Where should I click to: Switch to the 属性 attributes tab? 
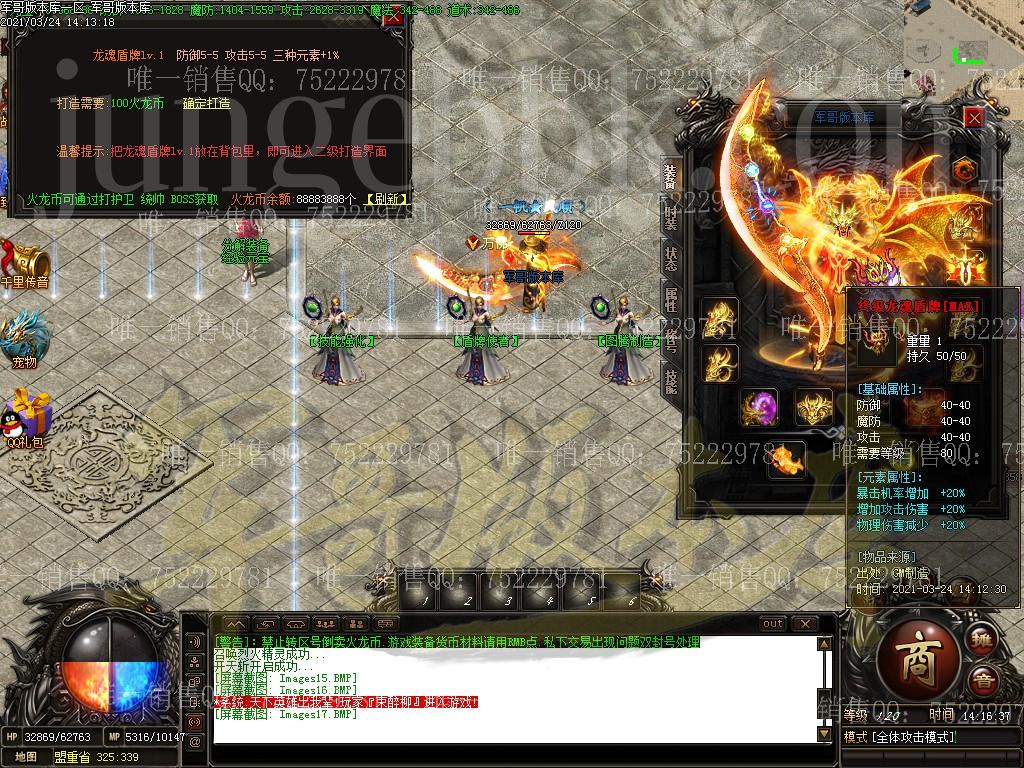pos(670,298)
